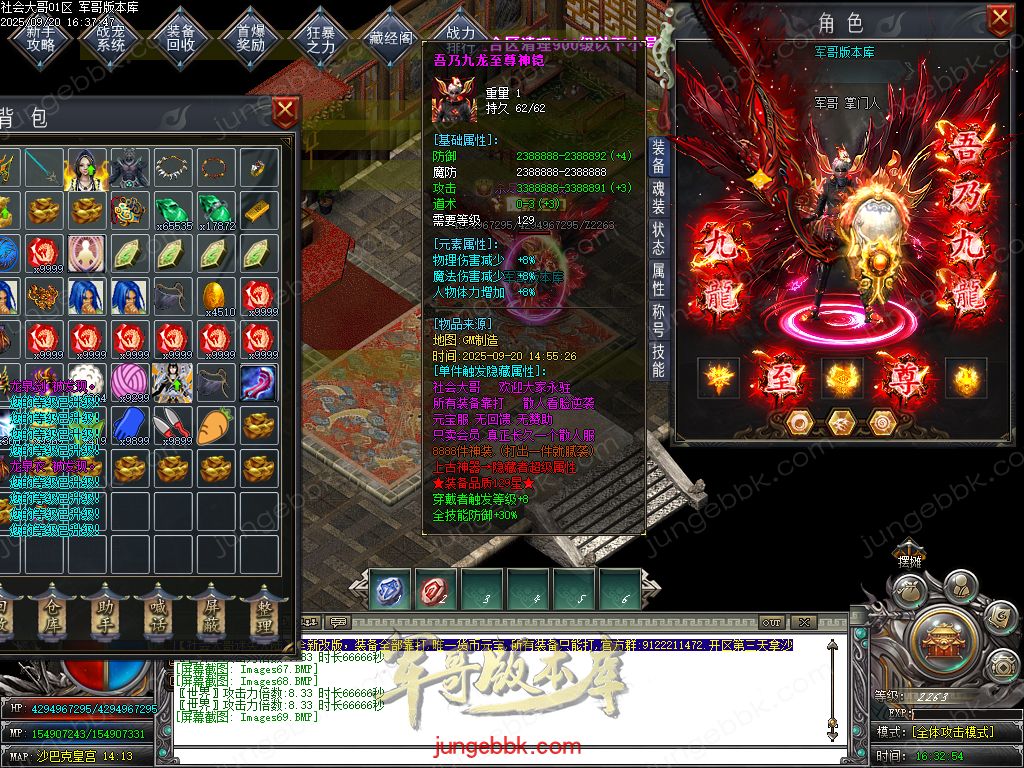Select the pink yarn ball item

[129, 381]
